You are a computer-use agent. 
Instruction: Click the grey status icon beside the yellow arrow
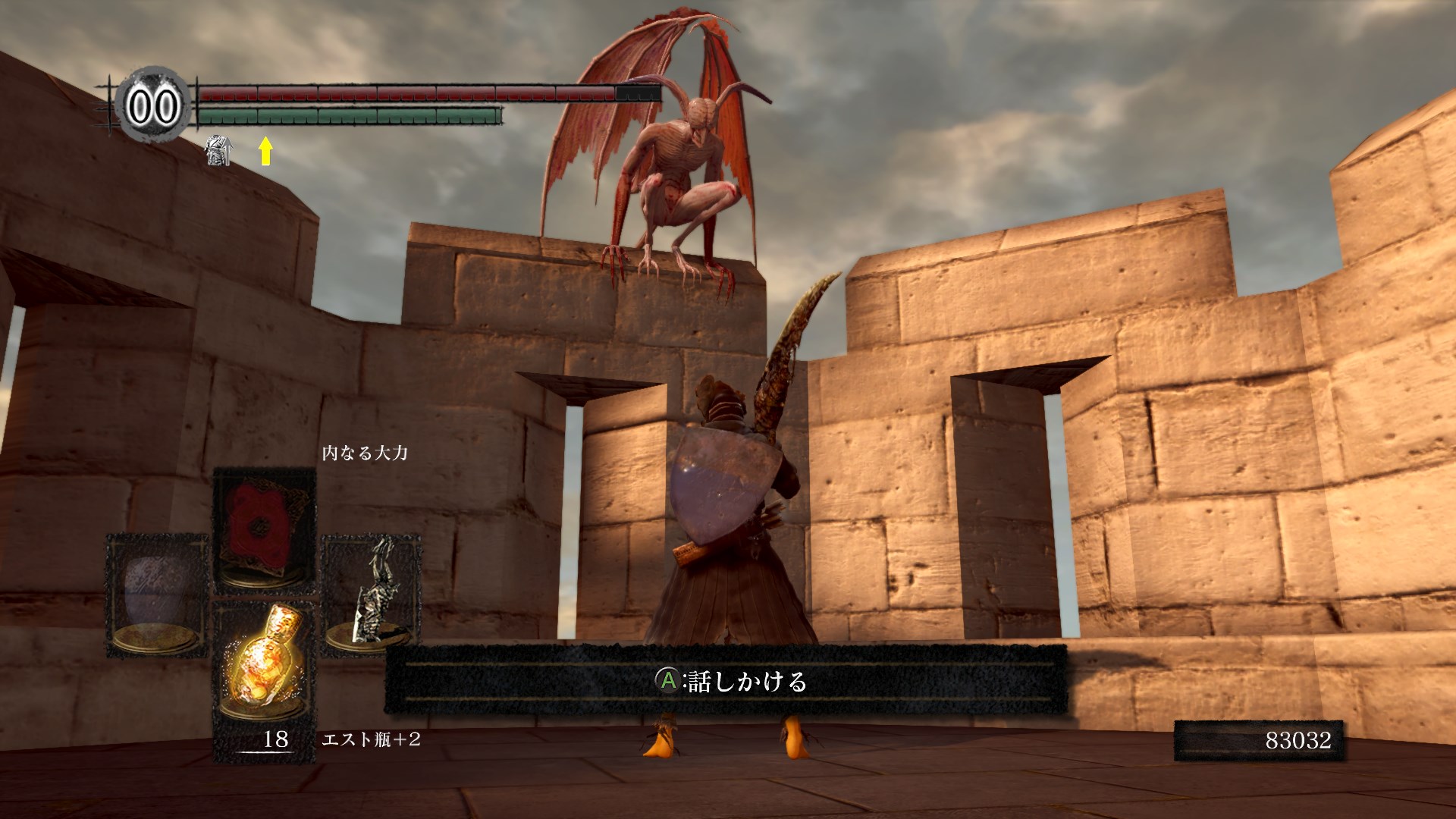point(218,150)
